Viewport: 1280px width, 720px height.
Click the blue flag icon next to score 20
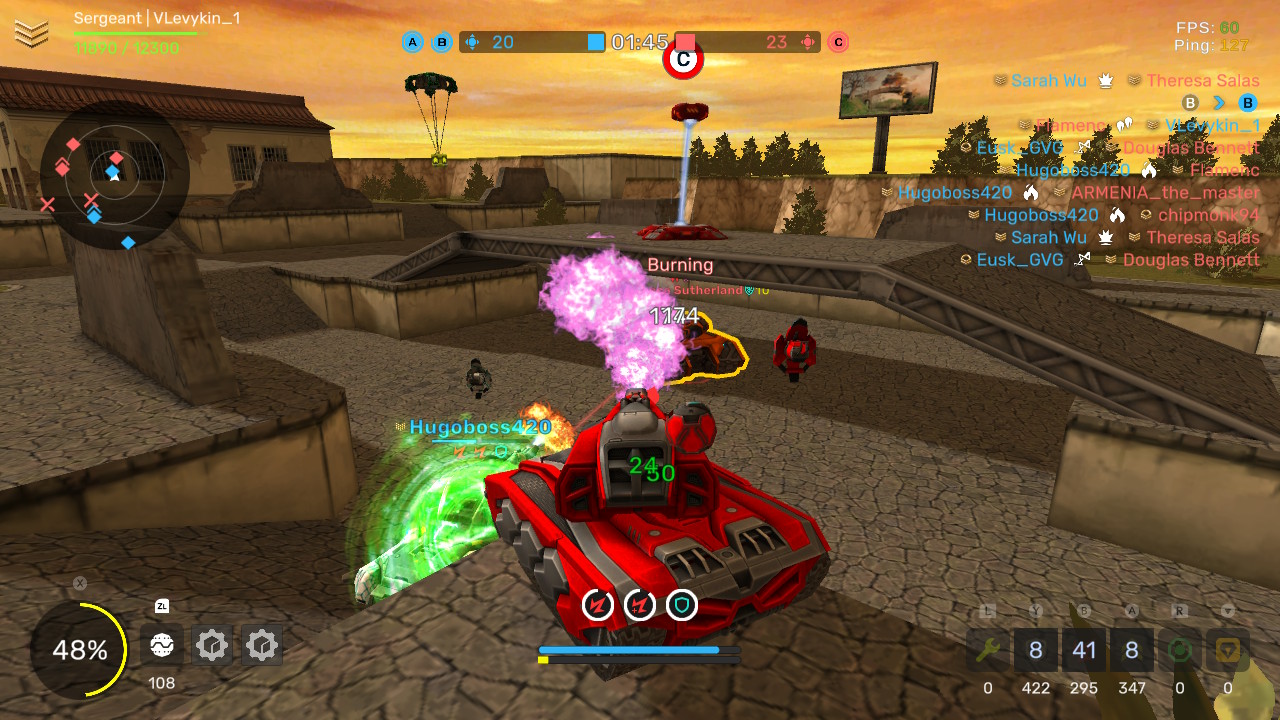tap(470, 42)
